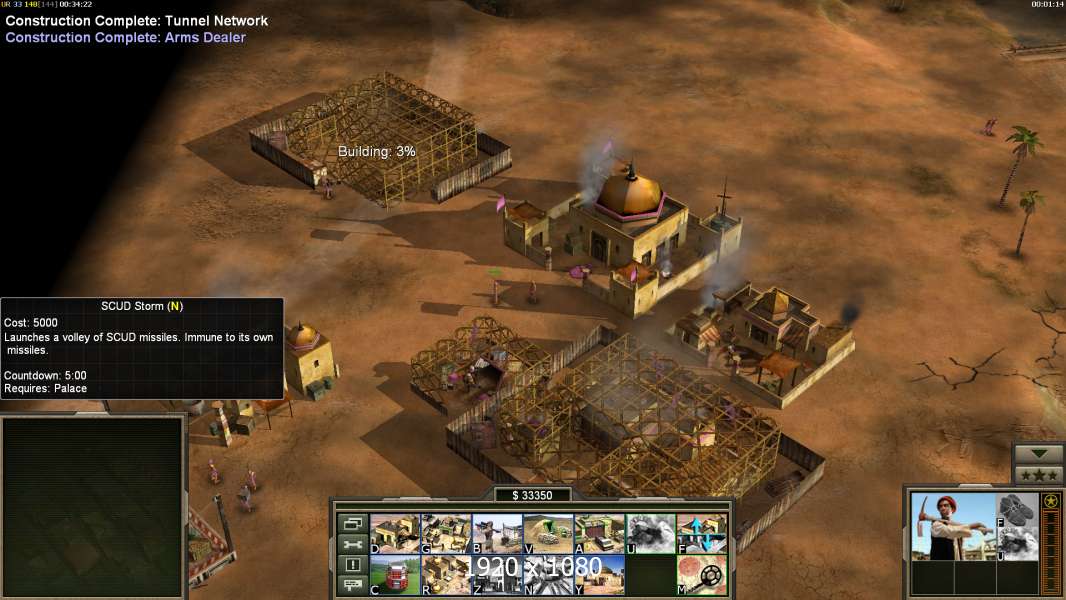
Task: Choose the Barracks build icon with RPG soldier
Action: [497, 533]
